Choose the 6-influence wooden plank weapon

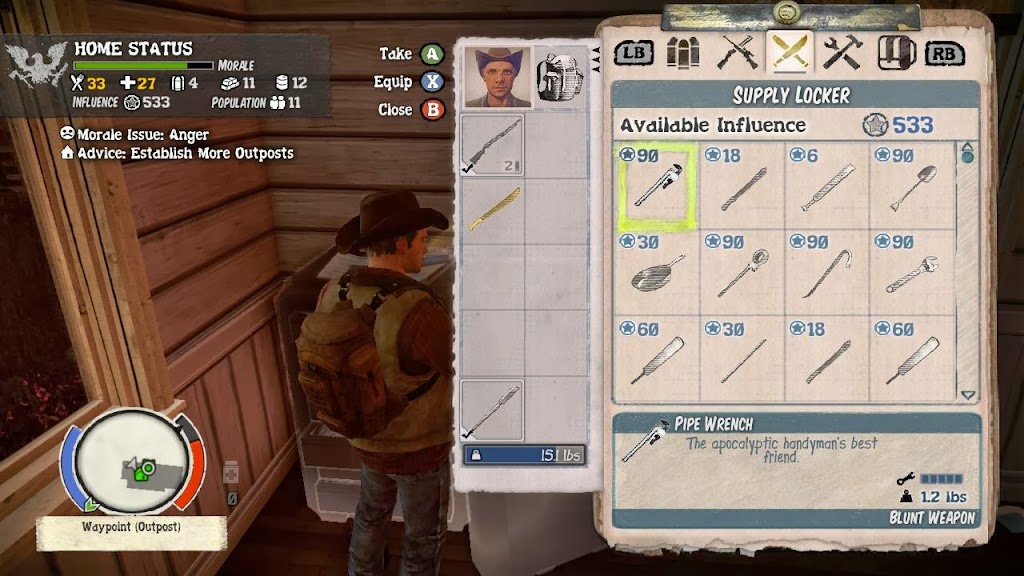pos(826,187)
